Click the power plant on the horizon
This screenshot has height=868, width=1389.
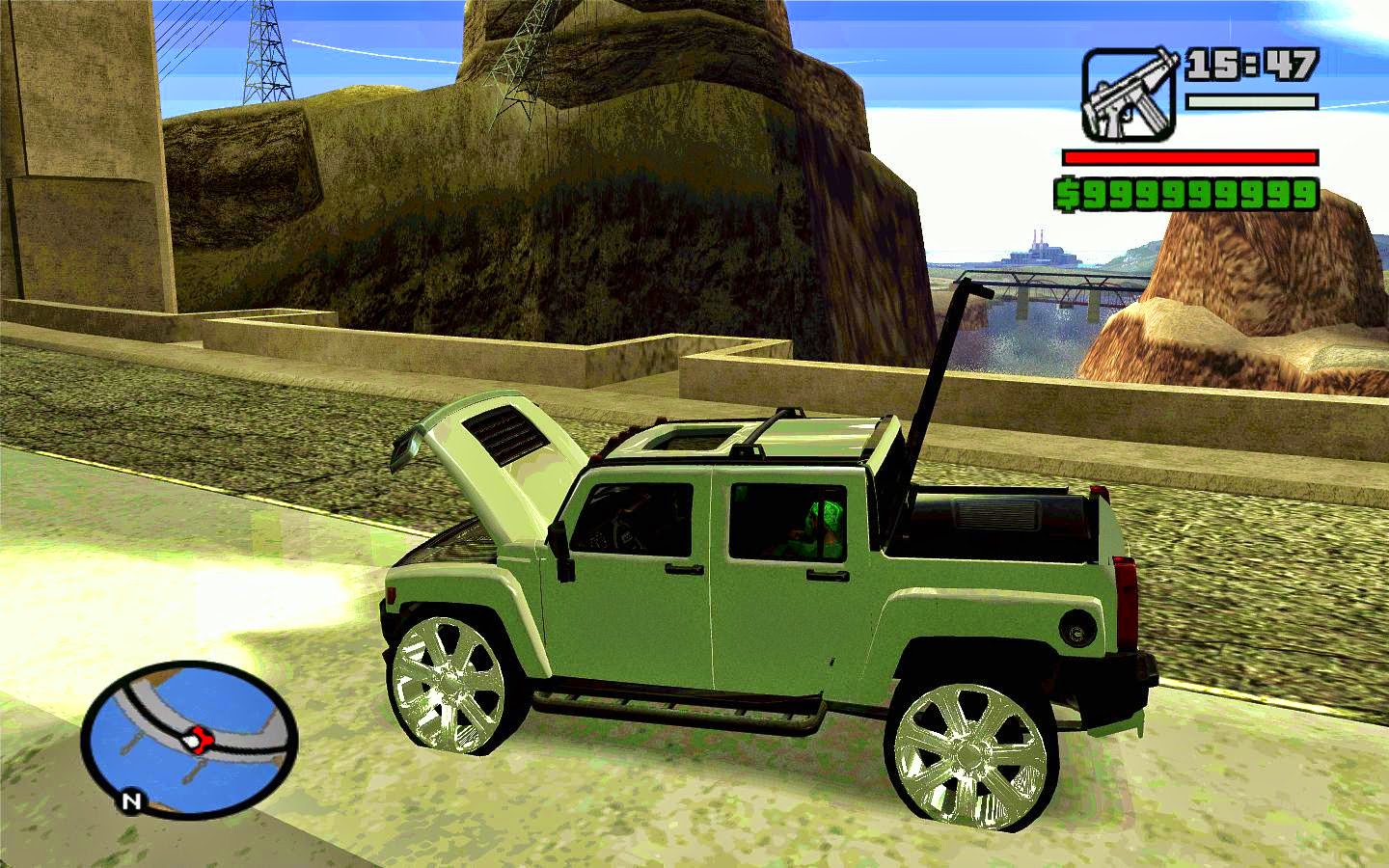[x=1042, y=254]
